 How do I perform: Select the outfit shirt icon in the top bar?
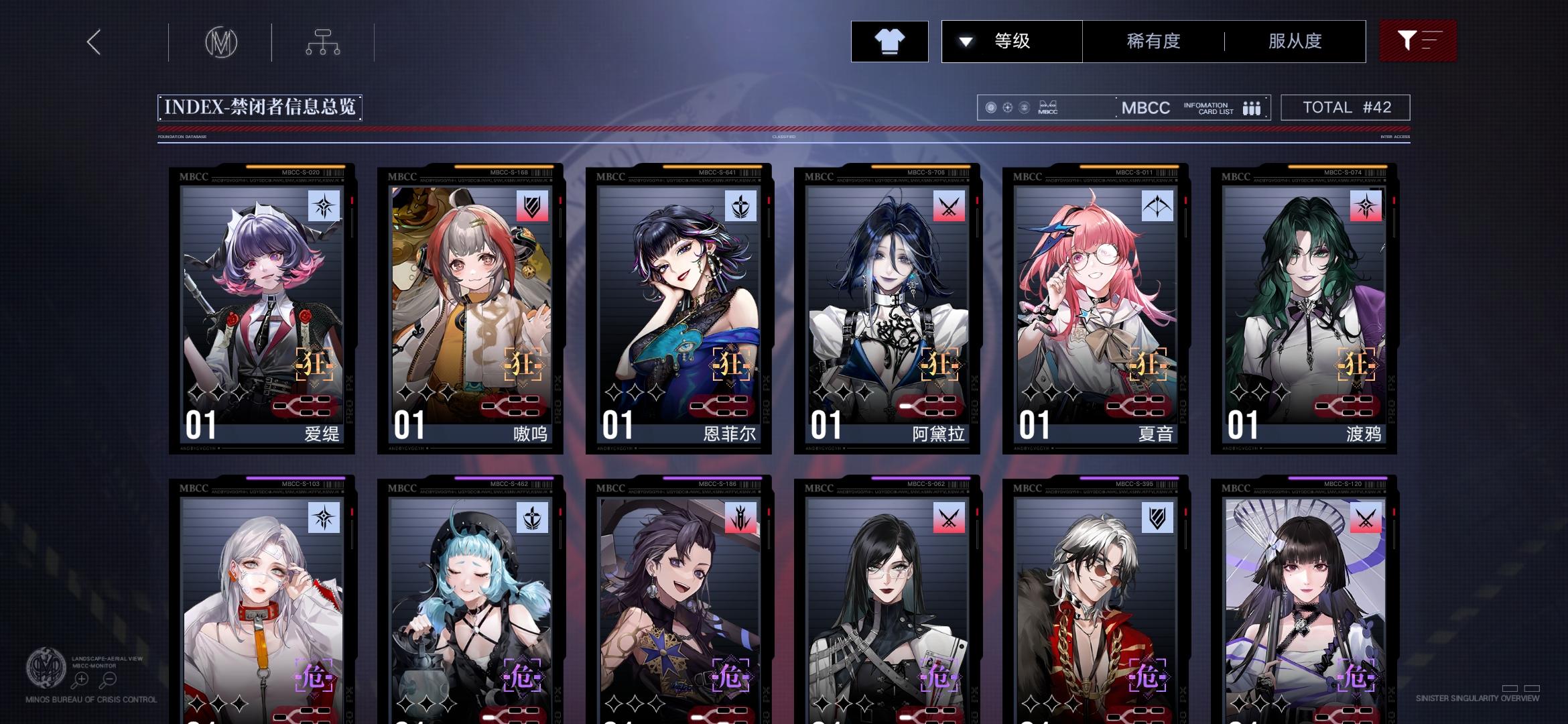coord(889,41)
